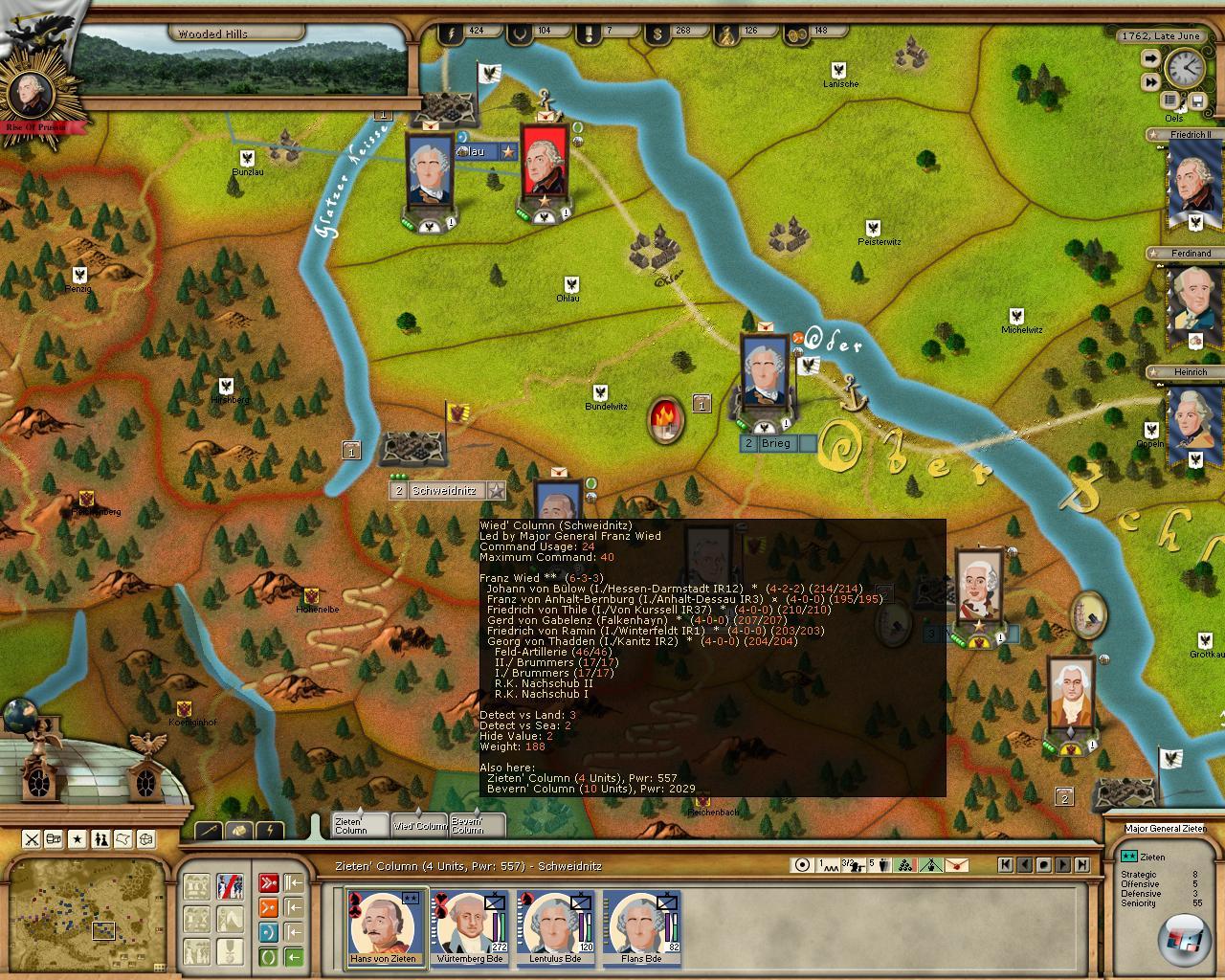Image resolution: width=1225 pixels, height=980 pixels.
Task: Open the save game disk icon
Action: pos(1196,100)
